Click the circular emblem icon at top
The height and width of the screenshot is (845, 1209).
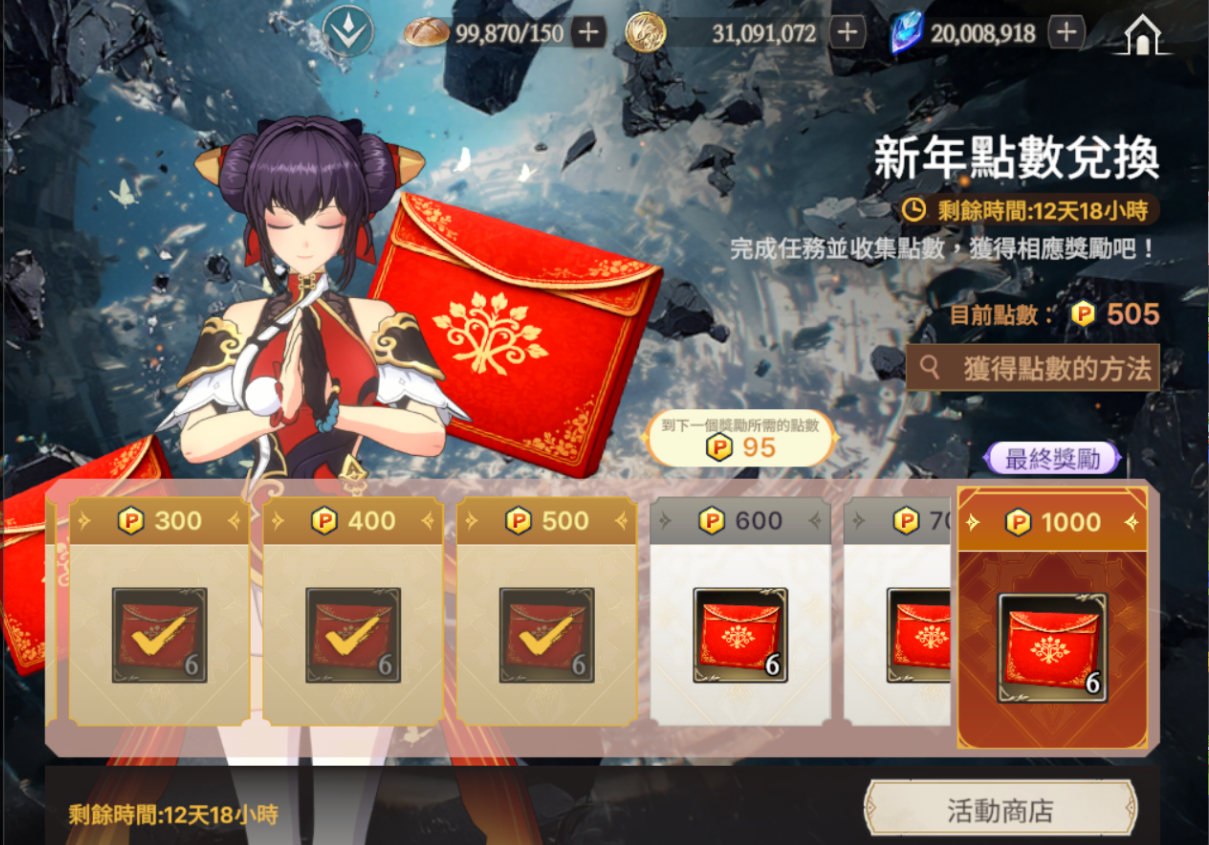tap(347, 33)
